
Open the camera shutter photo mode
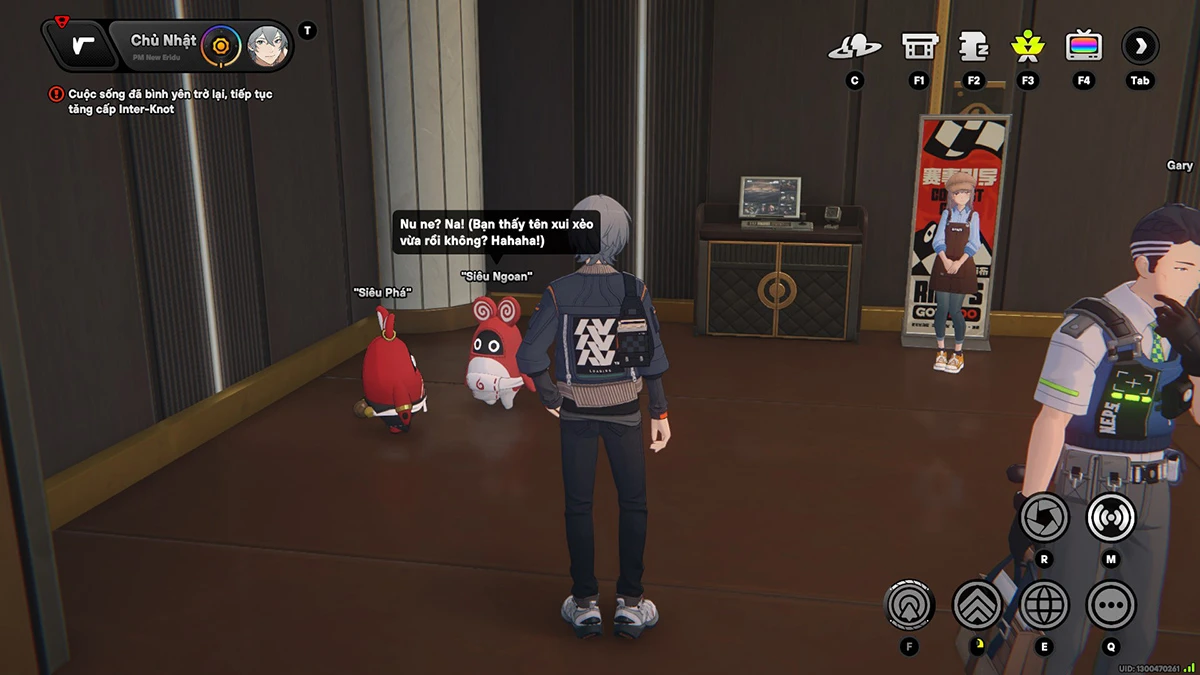coord(1044,517)
